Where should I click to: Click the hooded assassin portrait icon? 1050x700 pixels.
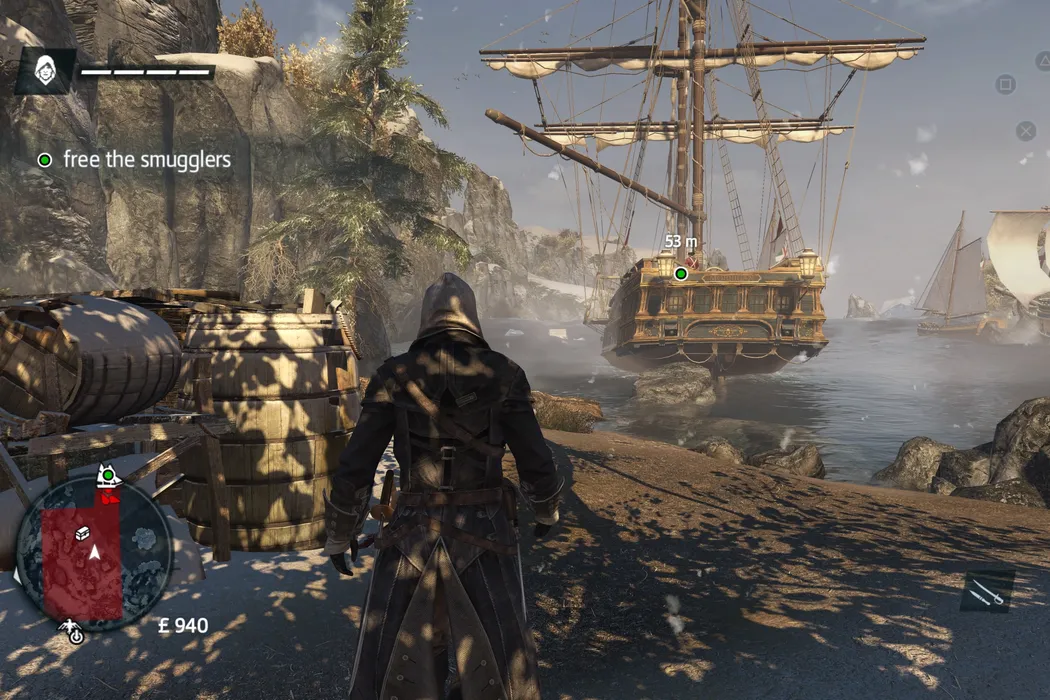(45, 71)
